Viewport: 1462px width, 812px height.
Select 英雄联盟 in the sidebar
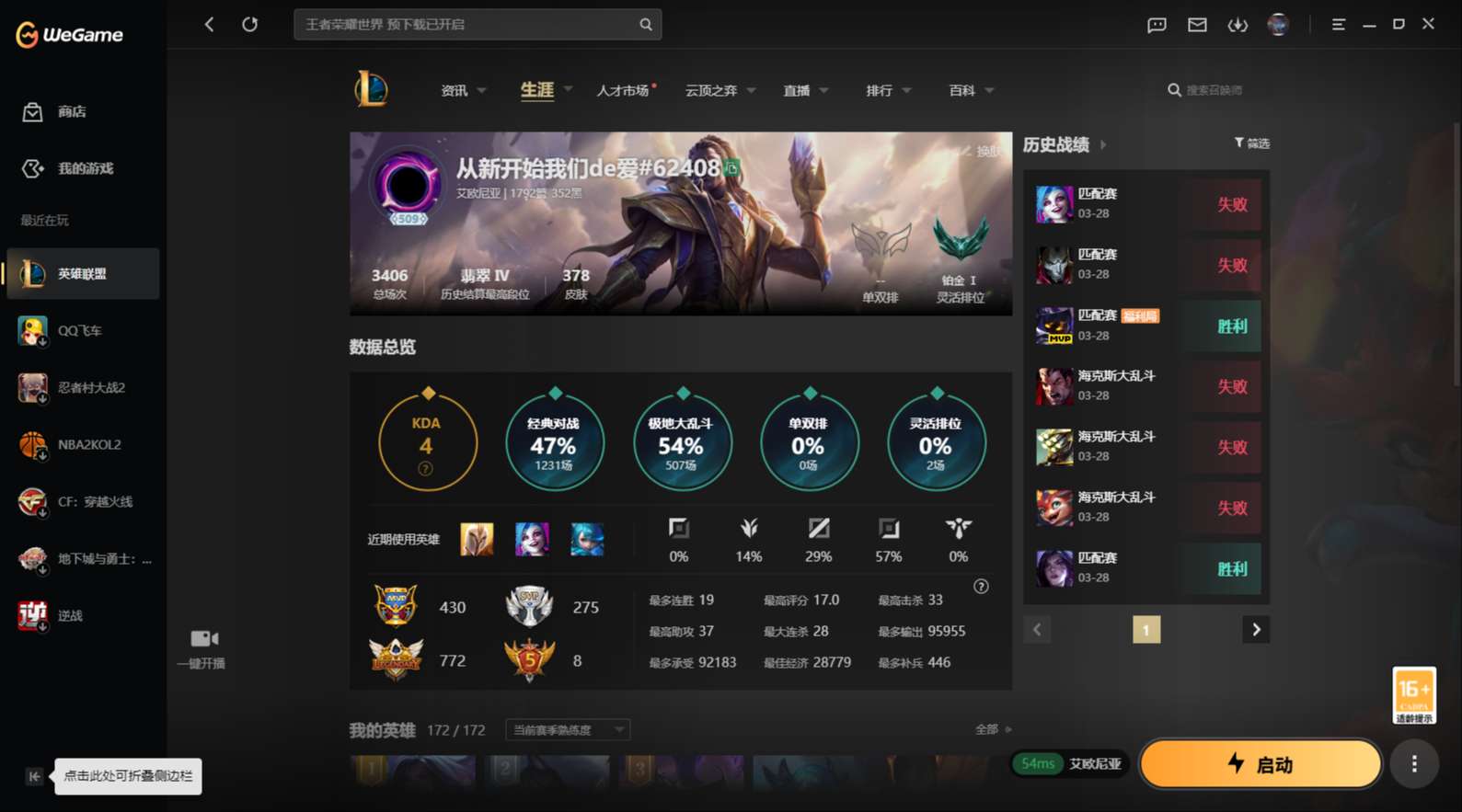pos(83,273)
